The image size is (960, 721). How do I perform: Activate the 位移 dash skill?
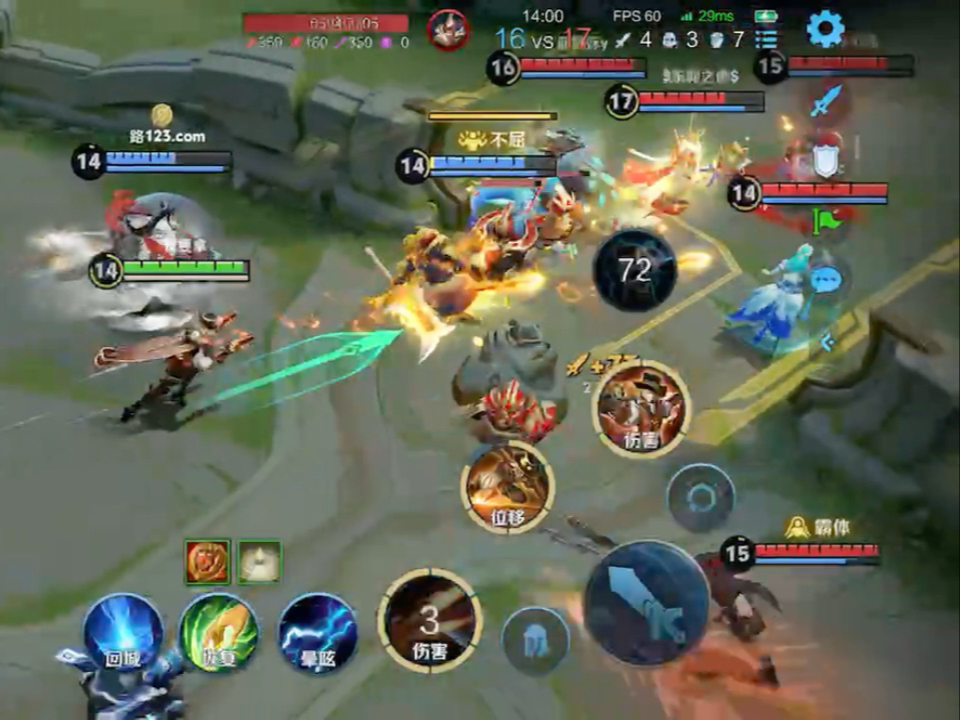[x=508, y=487]
